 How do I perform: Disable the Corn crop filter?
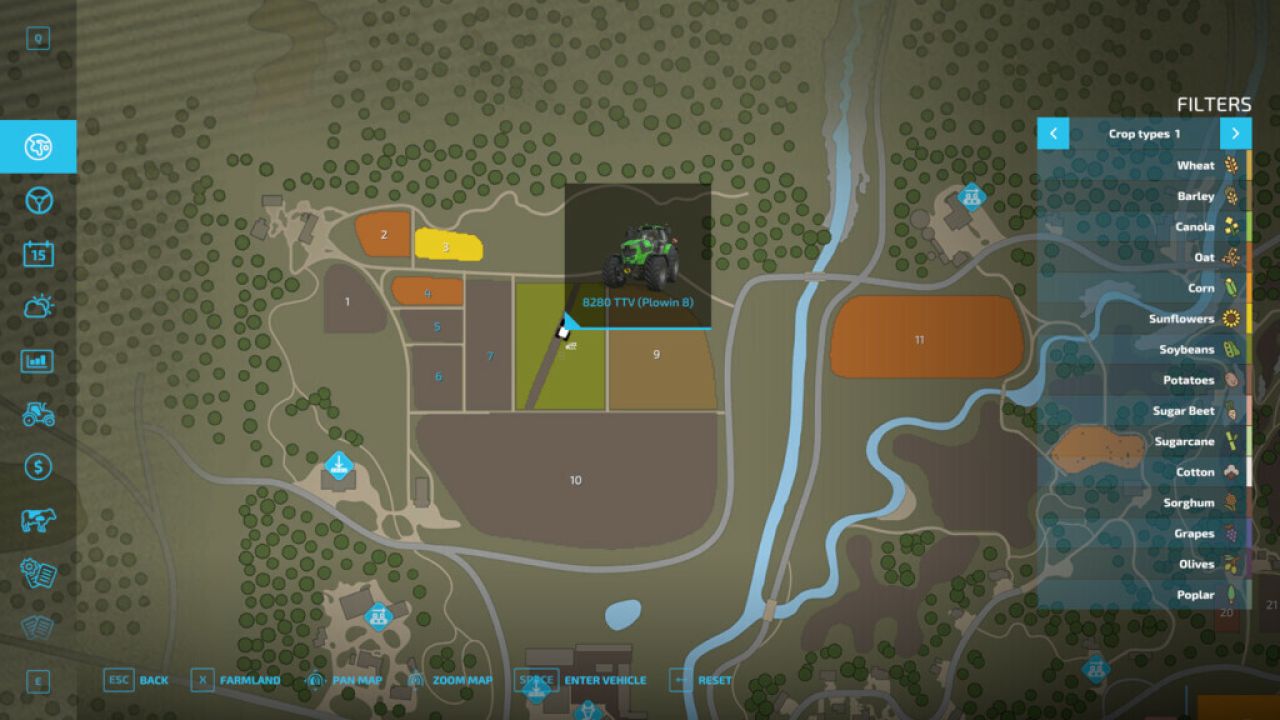point(1202,288)
